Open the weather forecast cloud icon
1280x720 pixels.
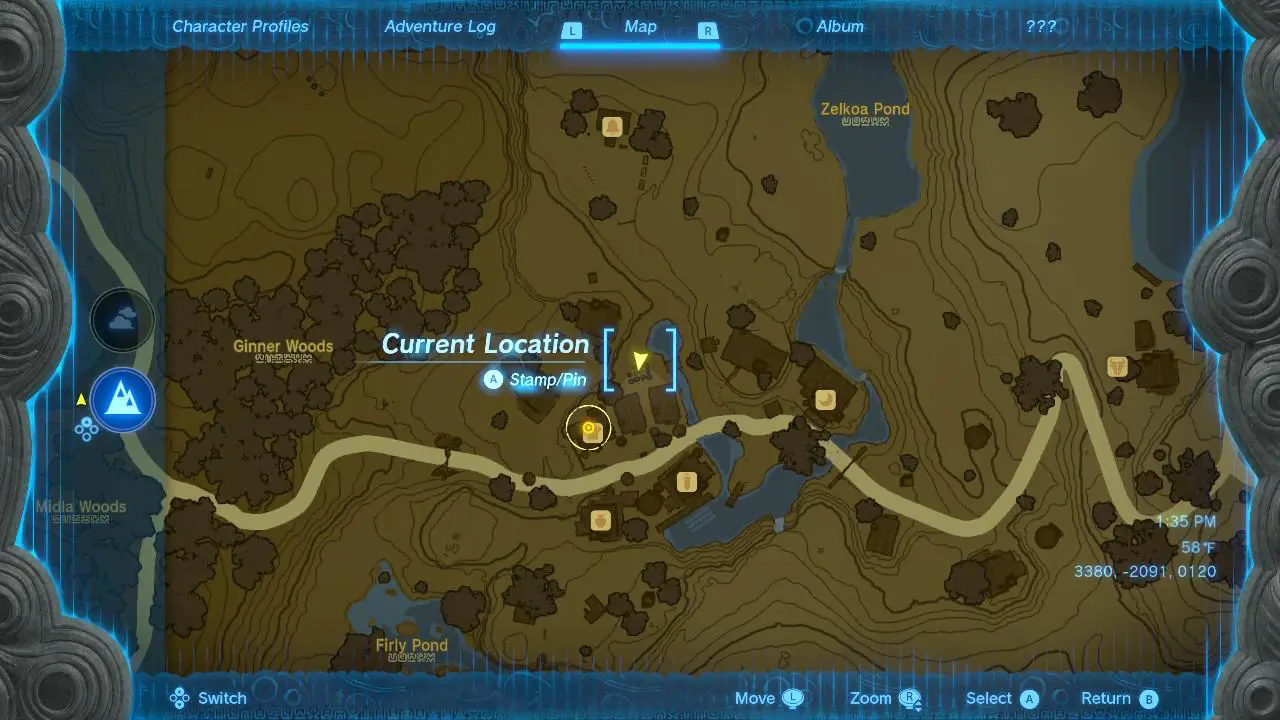coord(122,318)
